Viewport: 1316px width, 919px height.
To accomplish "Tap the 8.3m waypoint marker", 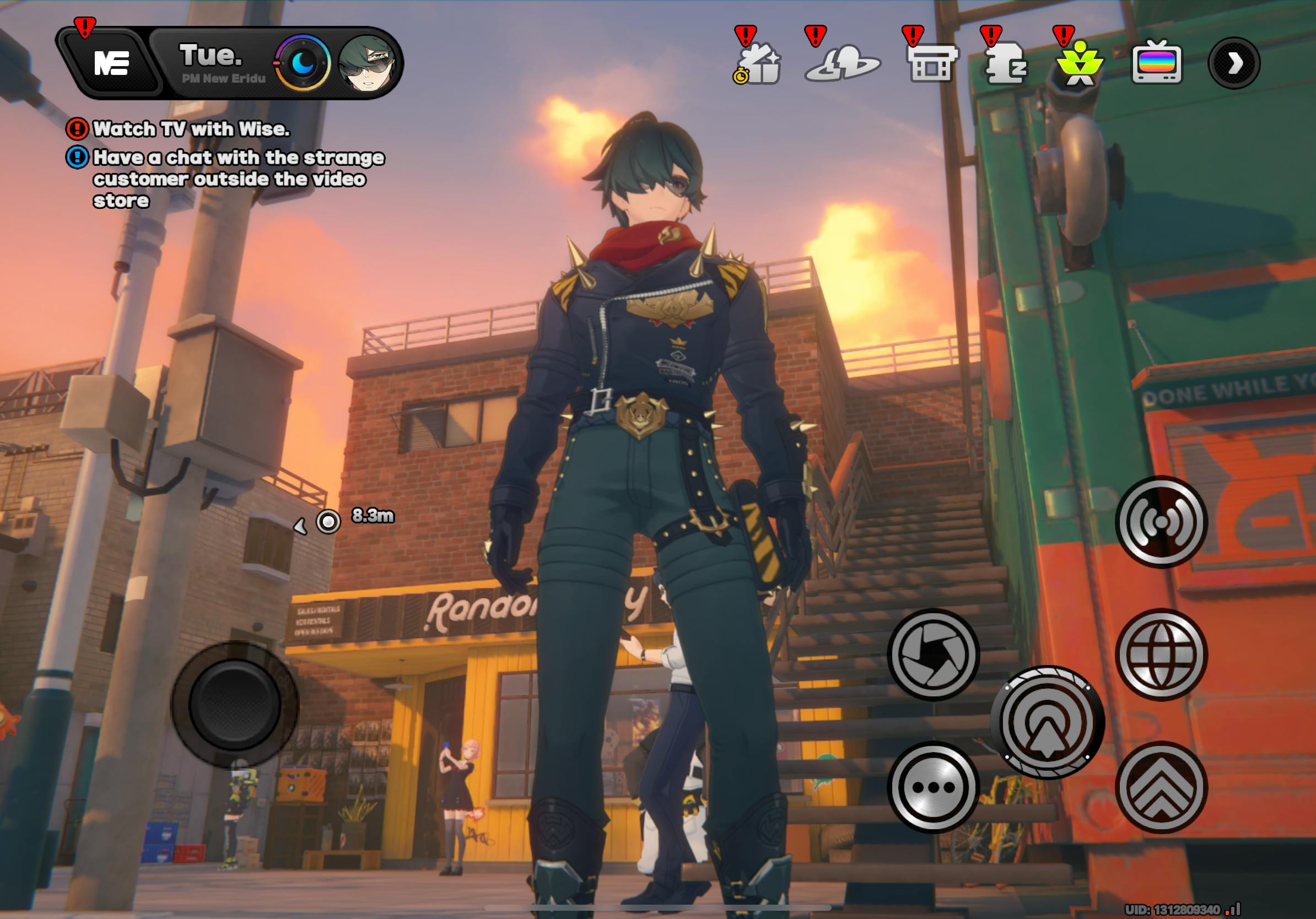I will tap(328, 521).
